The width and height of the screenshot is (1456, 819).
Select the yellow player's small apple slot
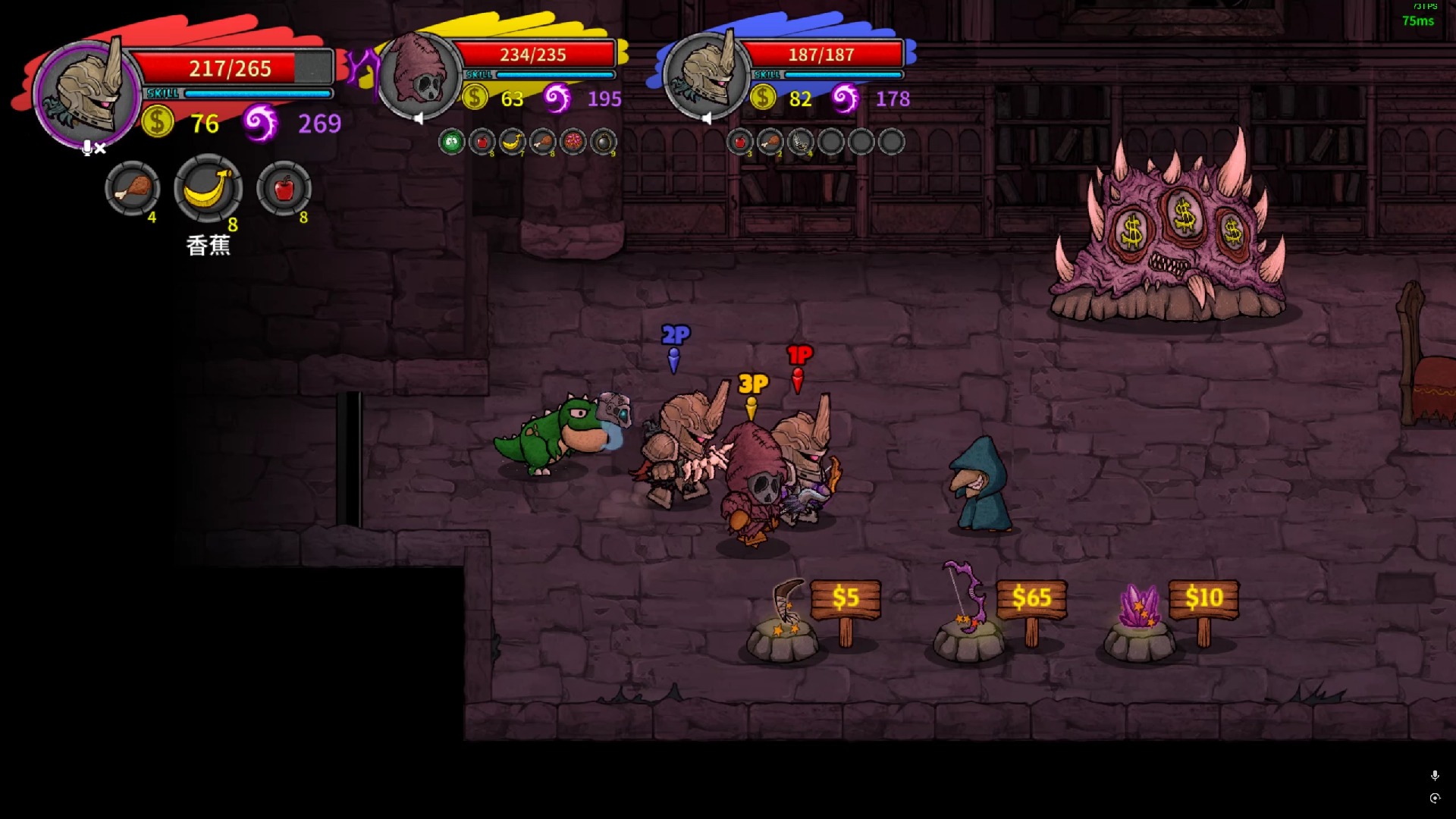(482, 142)
